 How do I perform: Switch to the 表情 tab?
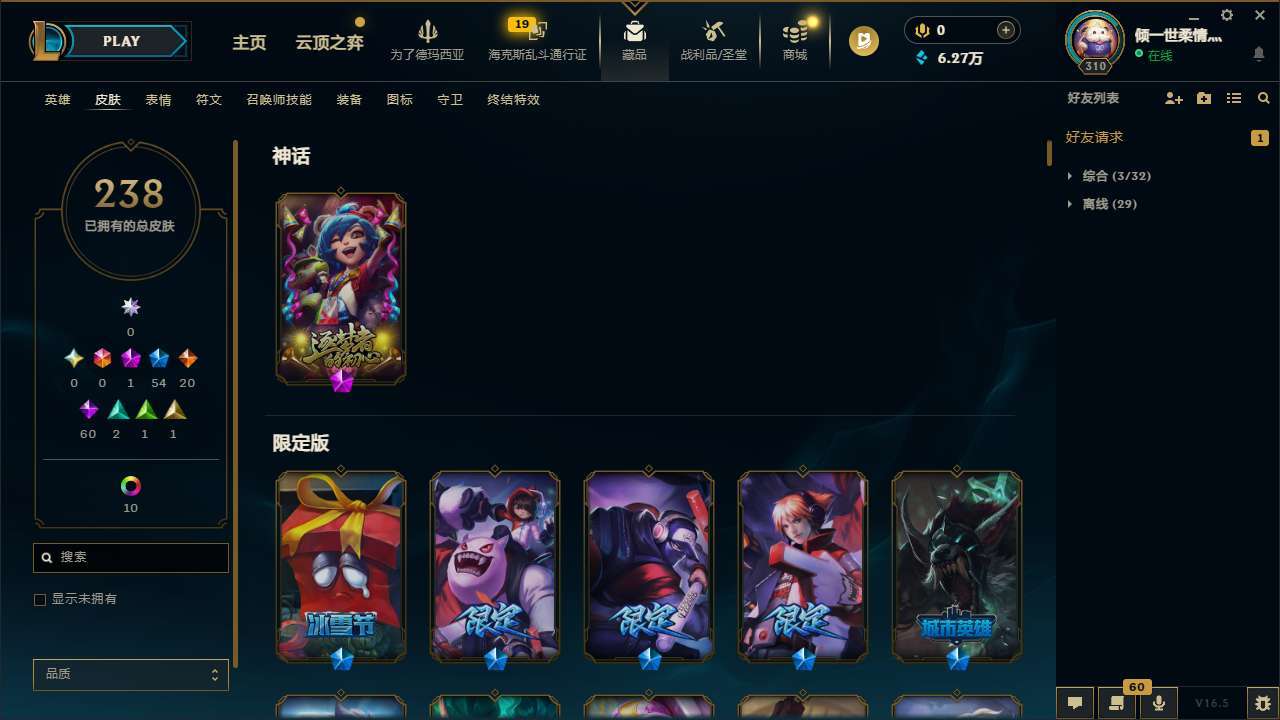[158, 99]
